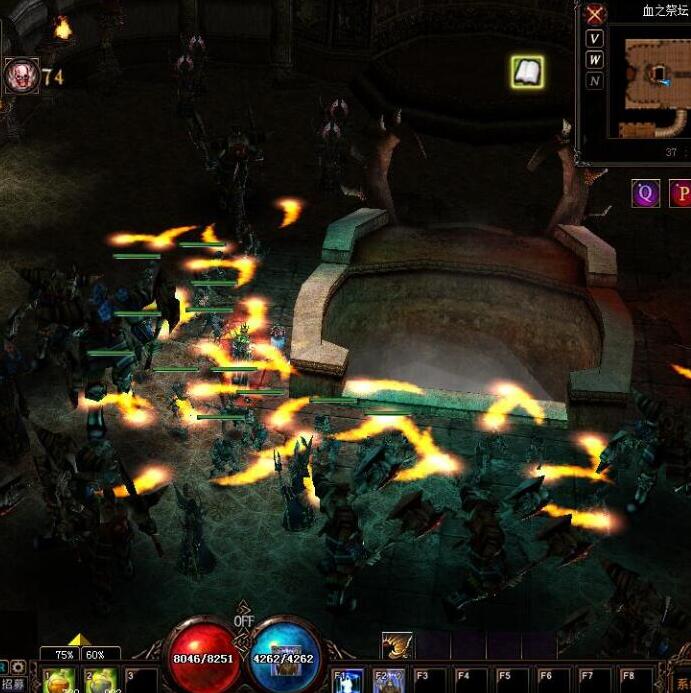This screenshot has height=693, width=691.
Task: Click the N button beside the minimap
Action: (595, 81)
